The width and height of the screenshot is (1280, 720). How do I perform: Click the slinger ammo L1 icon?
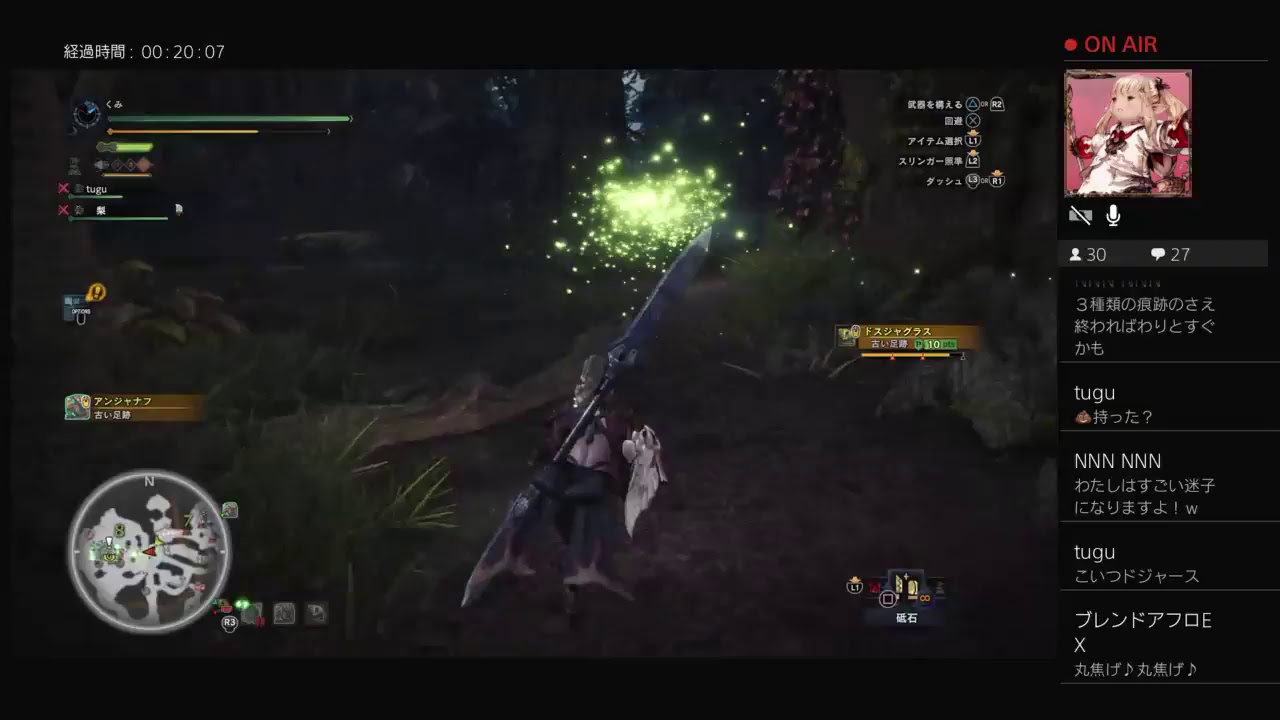[854, 587]
